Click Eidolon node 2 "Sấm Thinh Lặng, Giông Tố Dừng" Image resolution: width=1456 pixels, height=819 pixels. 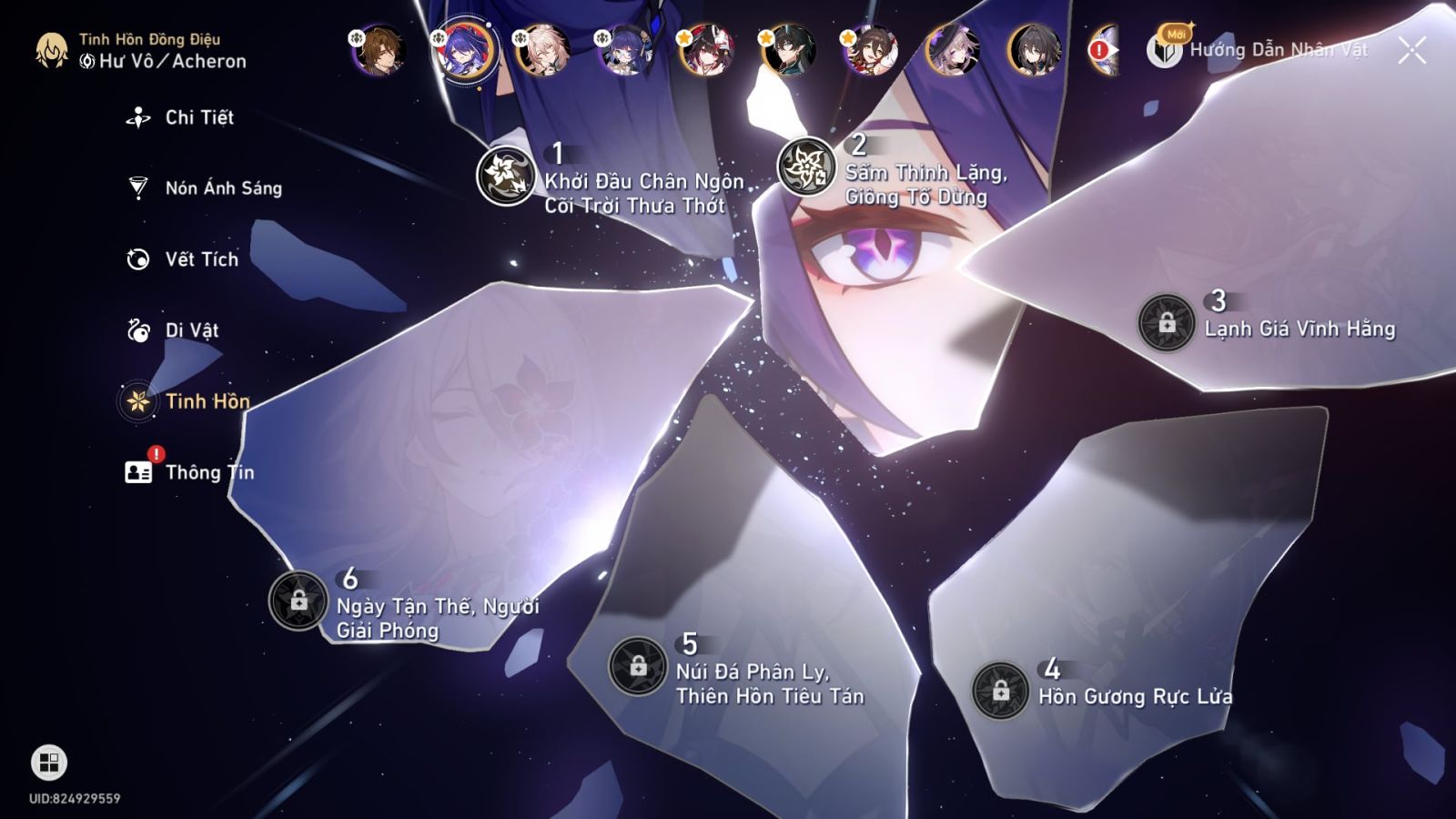[806, 167]
